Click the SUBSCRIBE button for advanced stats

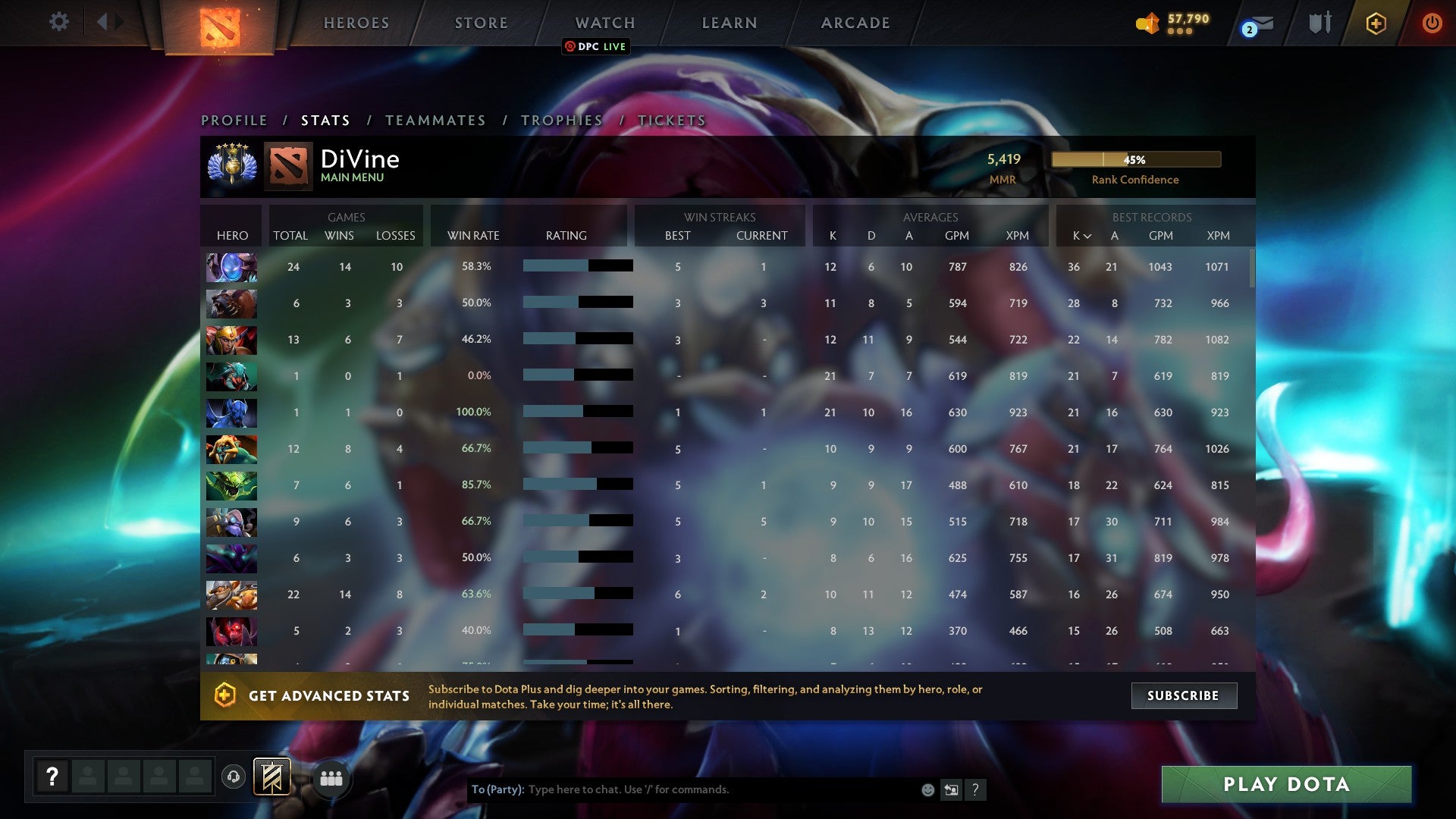[1184, 695]
